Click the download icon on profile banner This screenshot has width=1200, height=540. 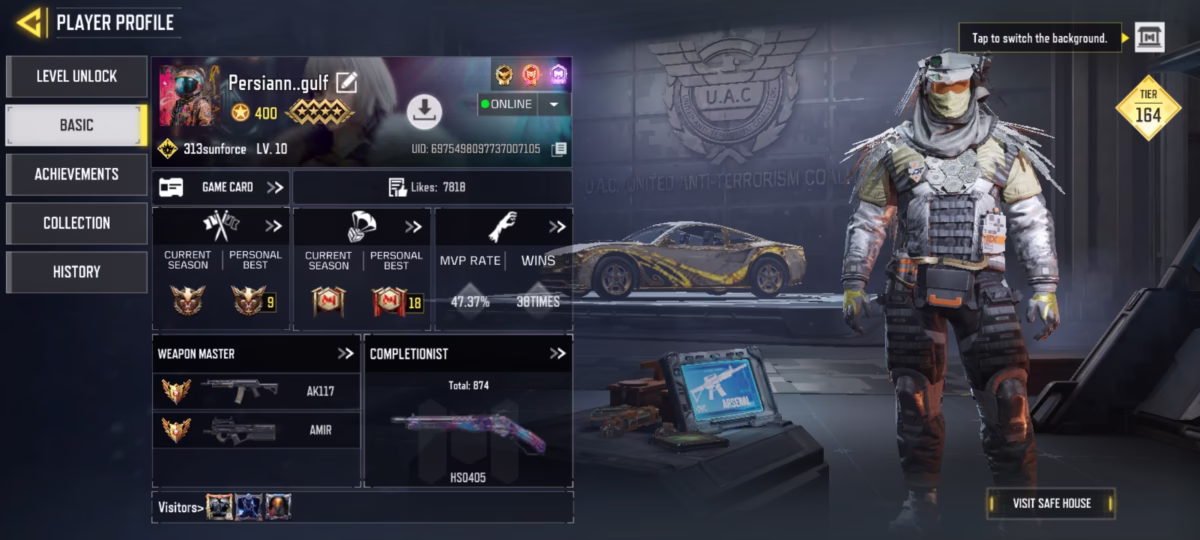coord(424,112)
